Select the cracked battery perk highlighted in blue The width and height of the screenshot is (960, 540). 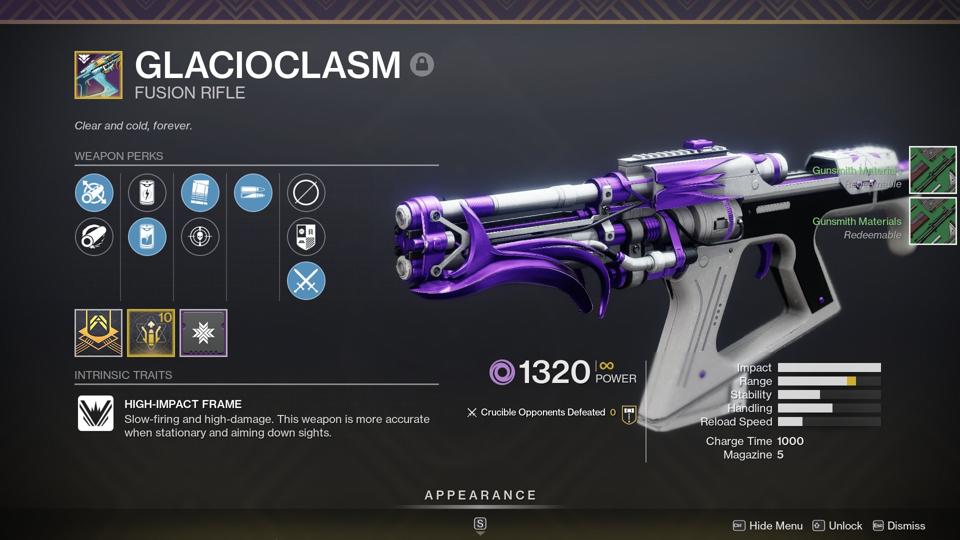pos(147,237)
